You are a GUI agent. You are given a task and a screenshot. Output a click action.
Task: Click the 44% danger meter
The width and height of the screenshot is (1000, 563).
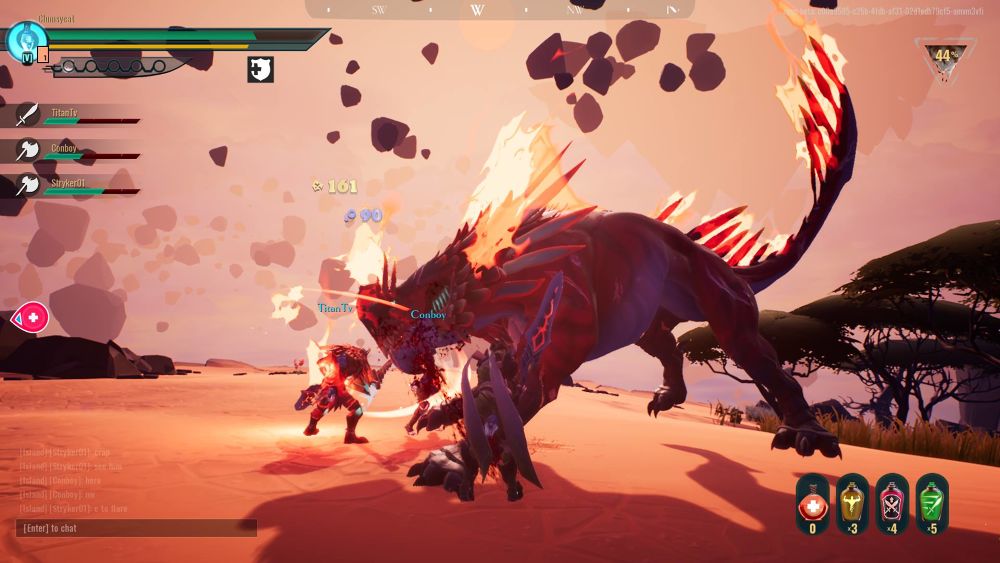pos(943,57)
